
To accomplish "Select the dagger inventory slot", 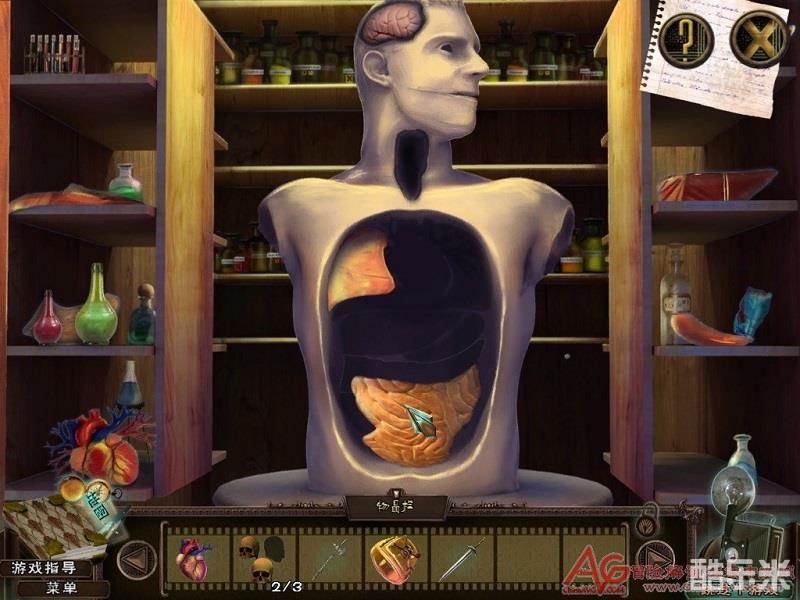I will (x=461, y=557).
